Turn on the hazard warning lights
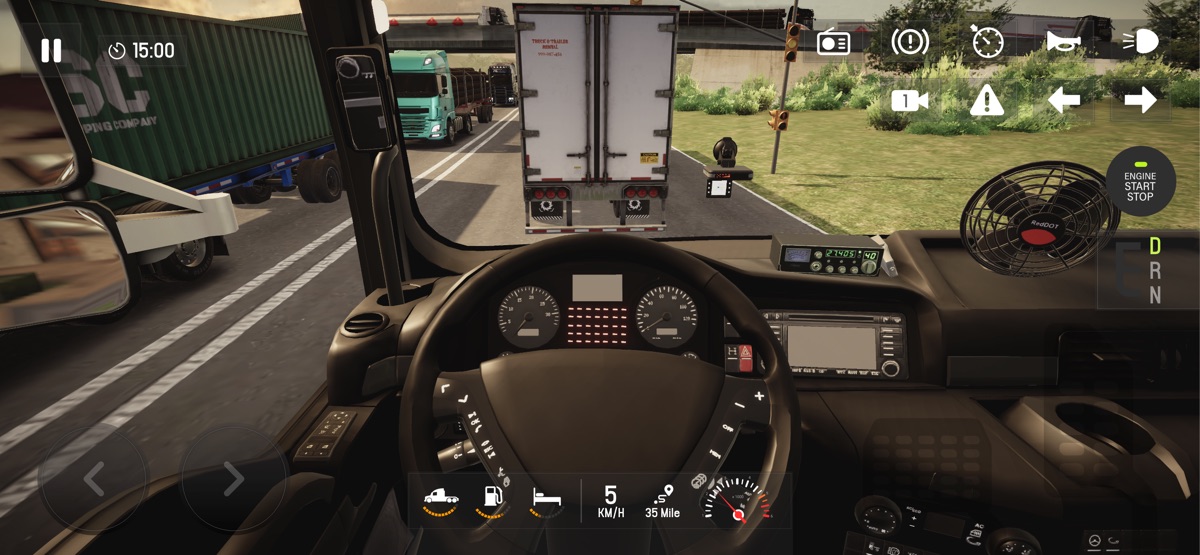The height and width of the screenshot is (555, 1200). point(987,100)
